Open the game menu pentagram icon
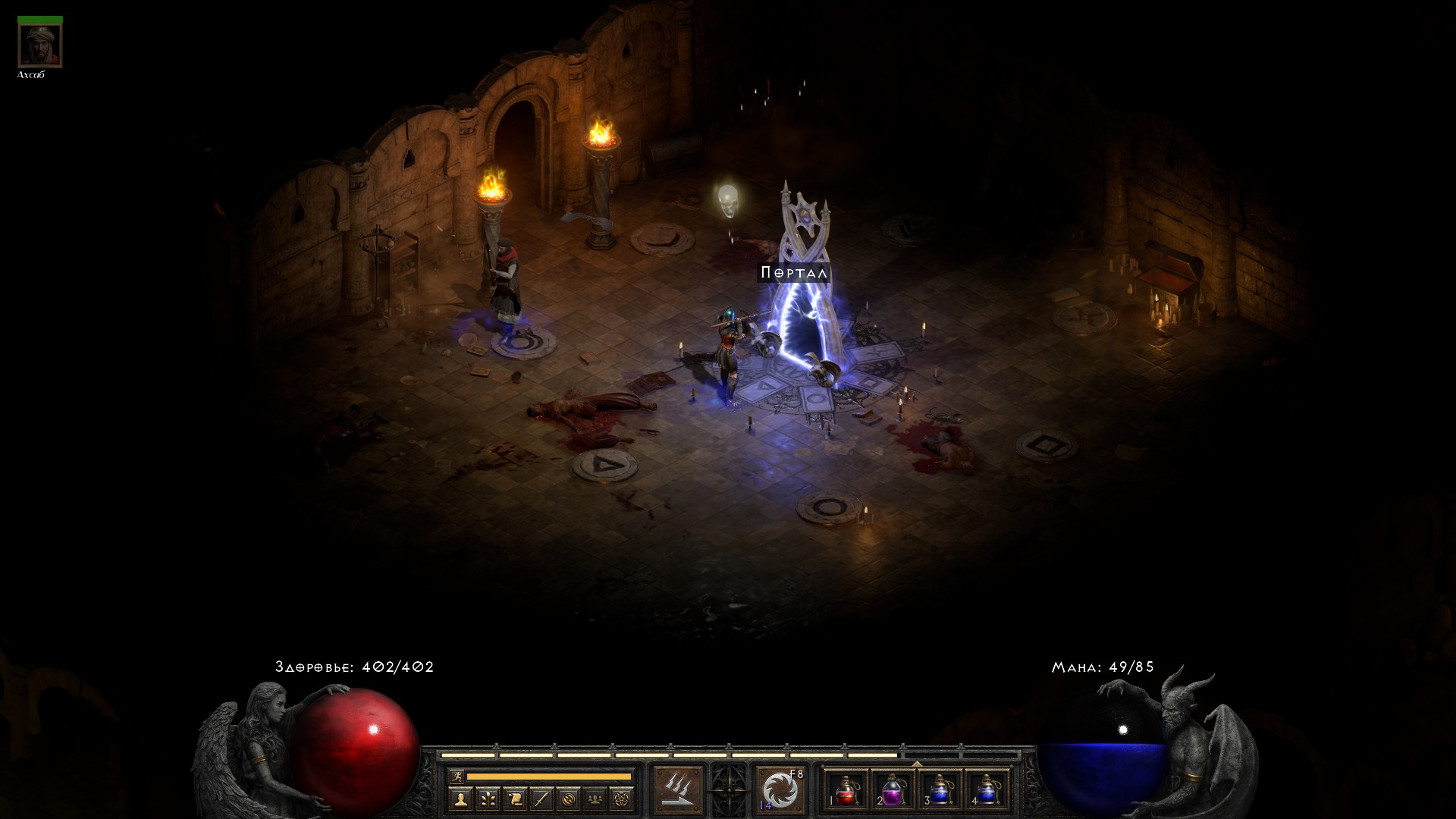 tap(622, 798)
